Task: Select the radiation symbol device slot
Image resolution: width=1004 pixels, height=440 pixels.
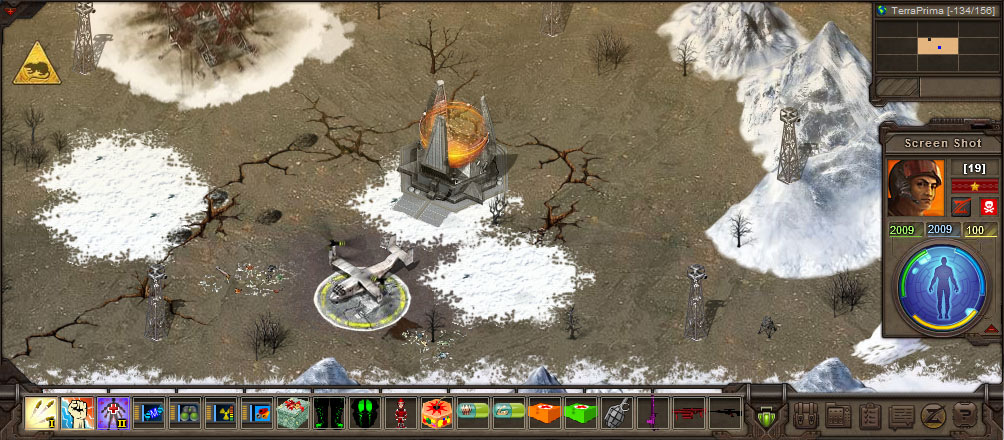Action: pos(220,411)
